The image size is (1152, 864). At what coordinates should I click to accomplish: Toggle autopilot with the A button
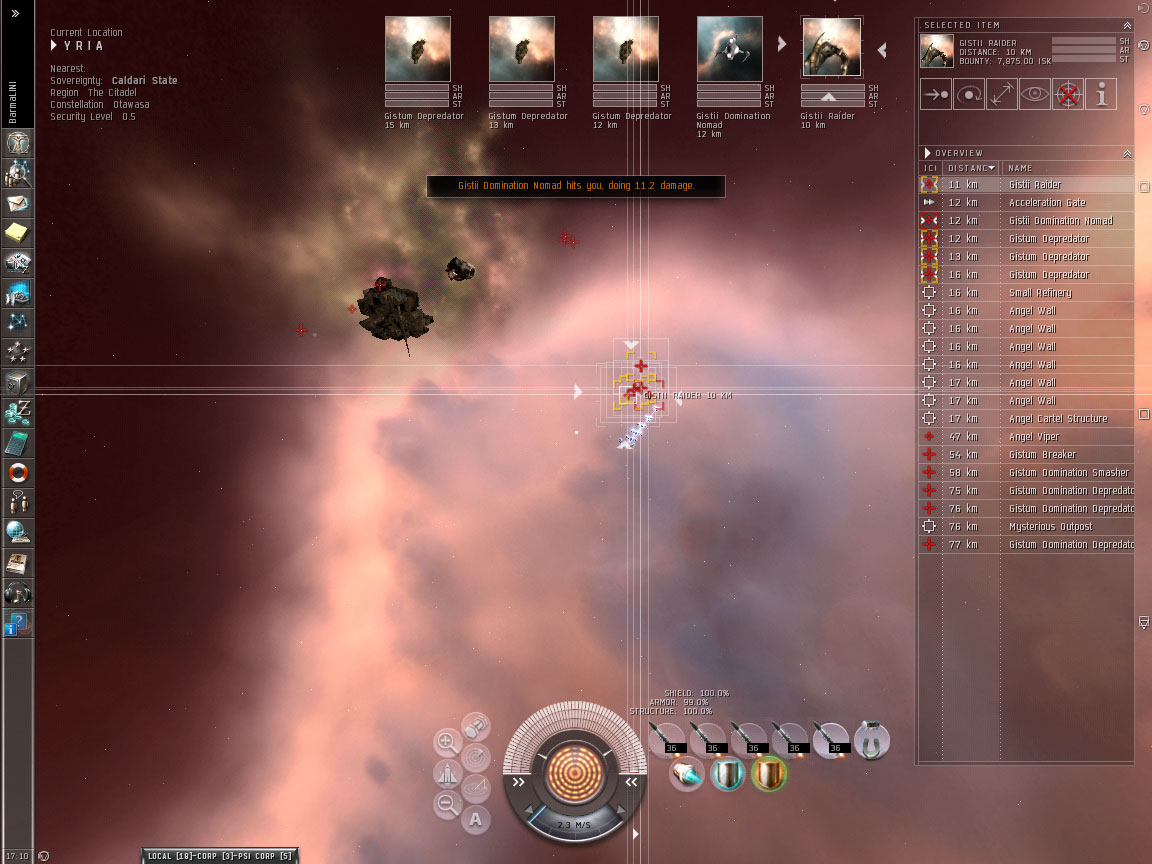pyautogui.click(x=476, y=820)
